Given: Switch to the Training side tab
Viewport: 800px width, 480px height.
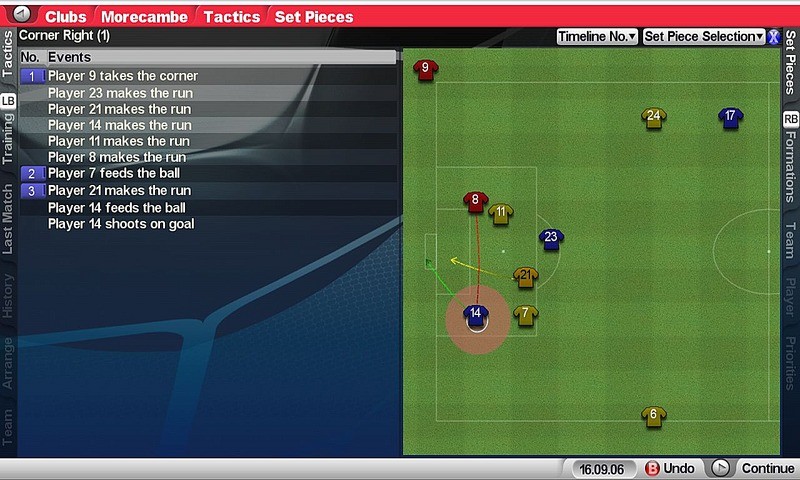Looking at the screenshot, I should 8,138.
